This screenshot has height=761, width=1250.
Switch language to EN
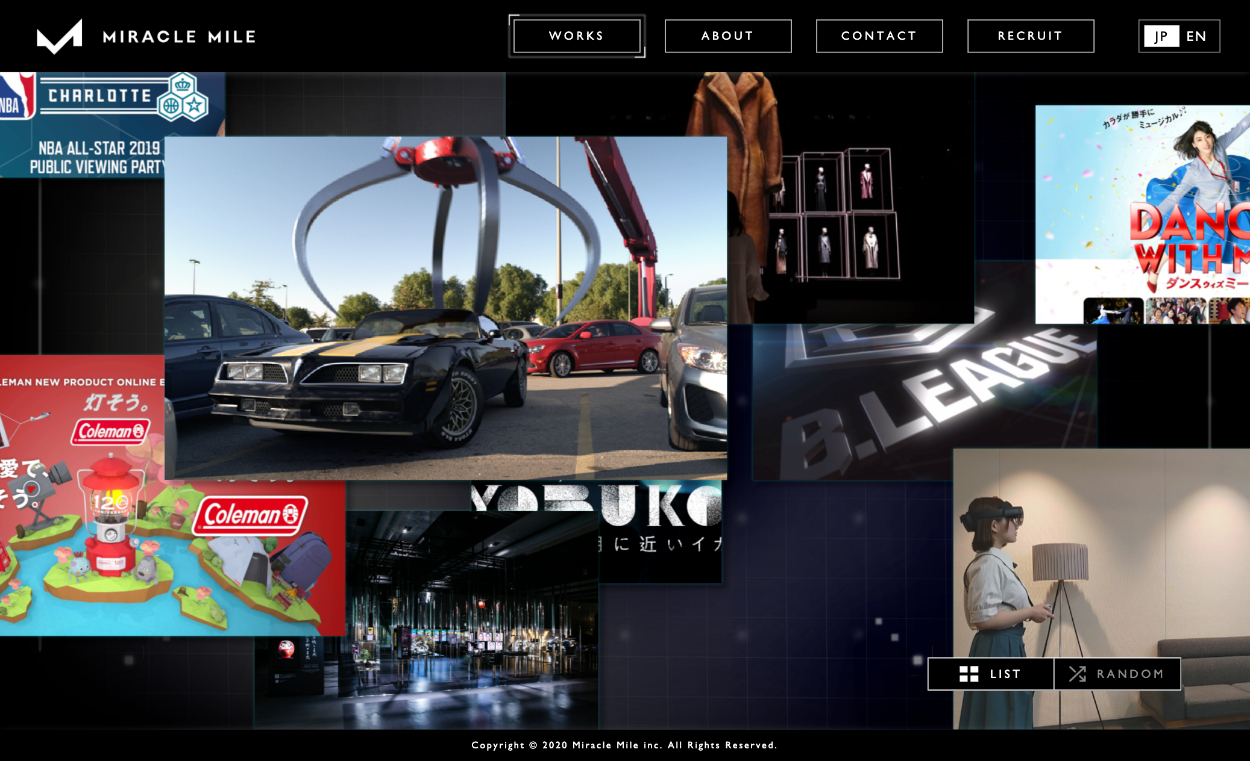tap(1196, 36)
